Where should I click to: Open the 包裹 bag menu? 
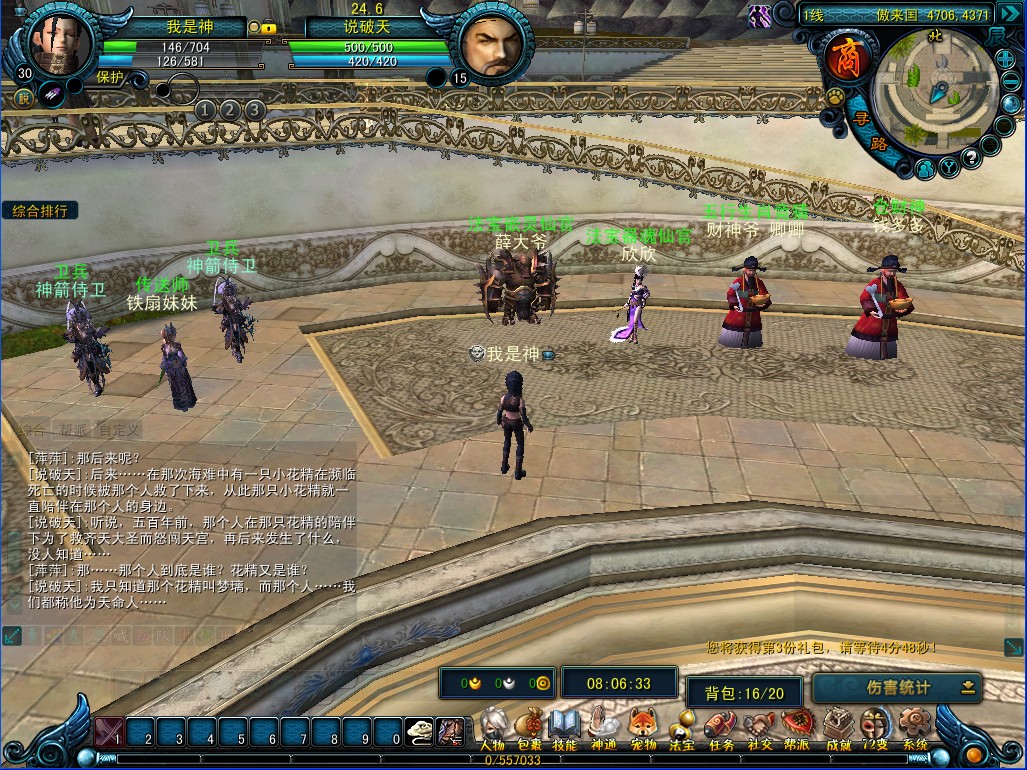click(x=530, y=727)
